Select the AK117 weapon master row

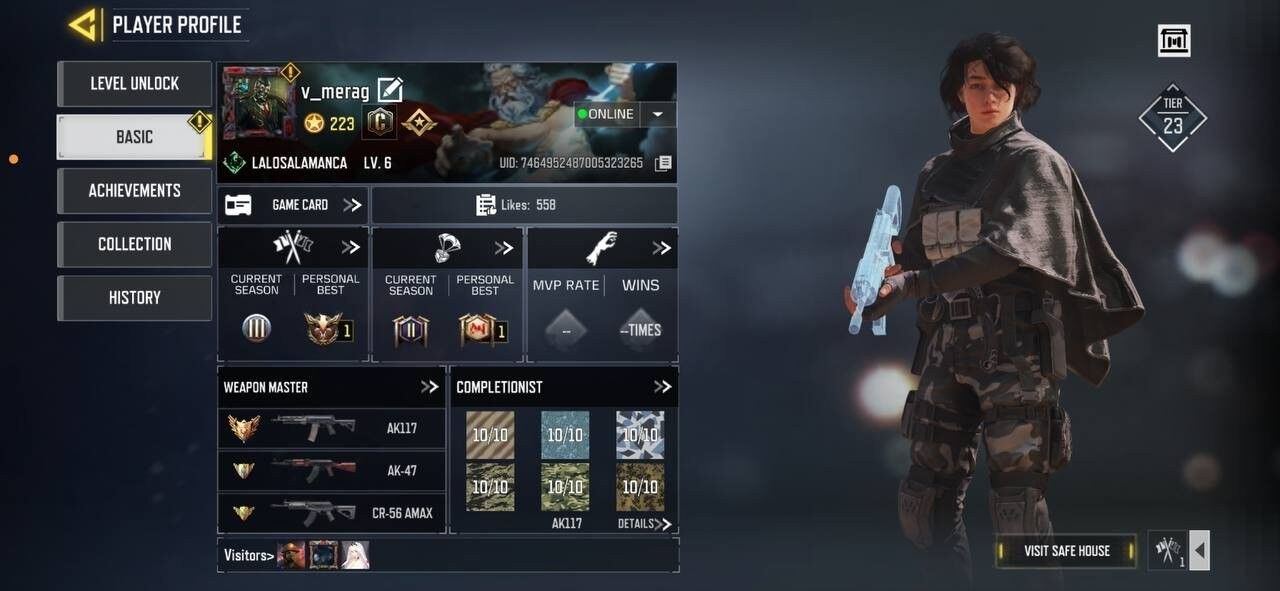tap(331, 429)
